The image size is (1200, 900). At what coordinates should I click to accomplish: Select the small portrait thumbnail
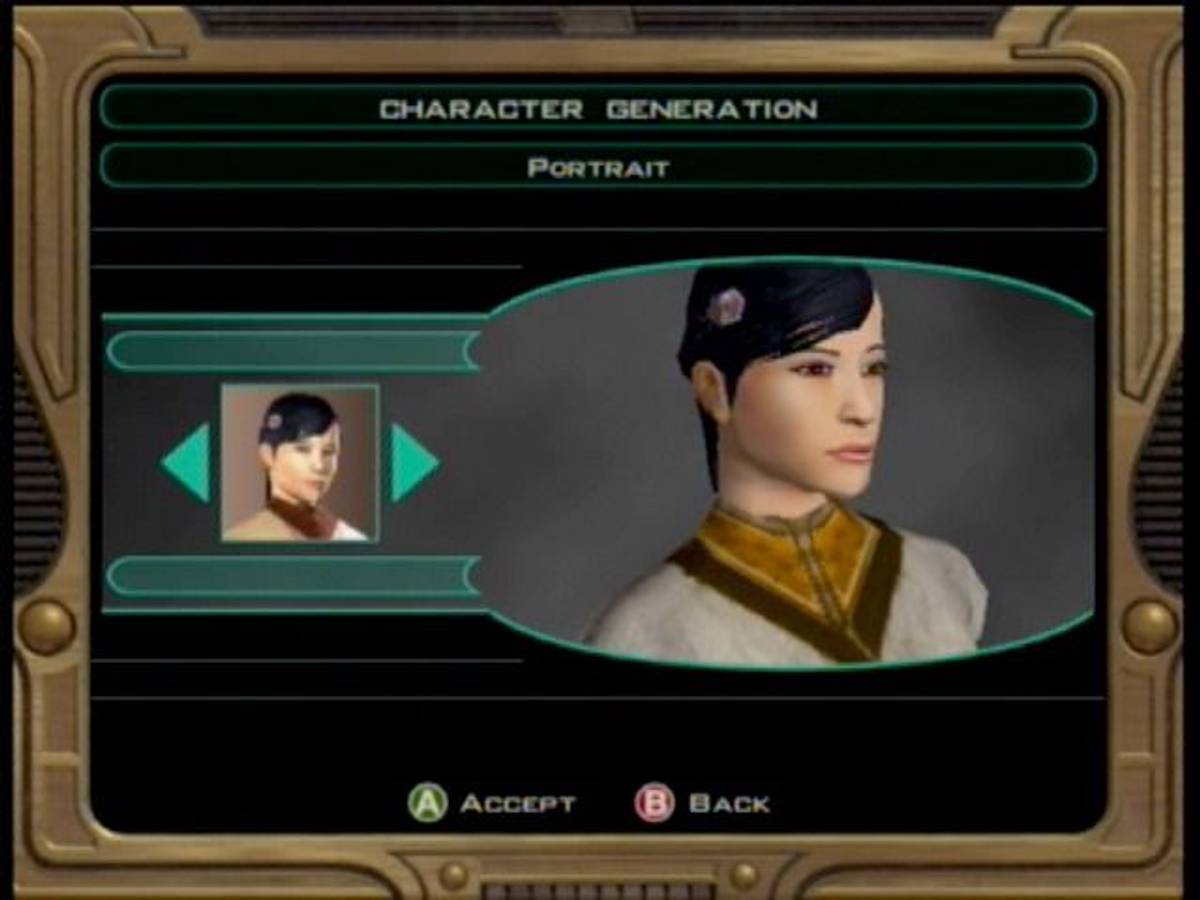[299, 463]
